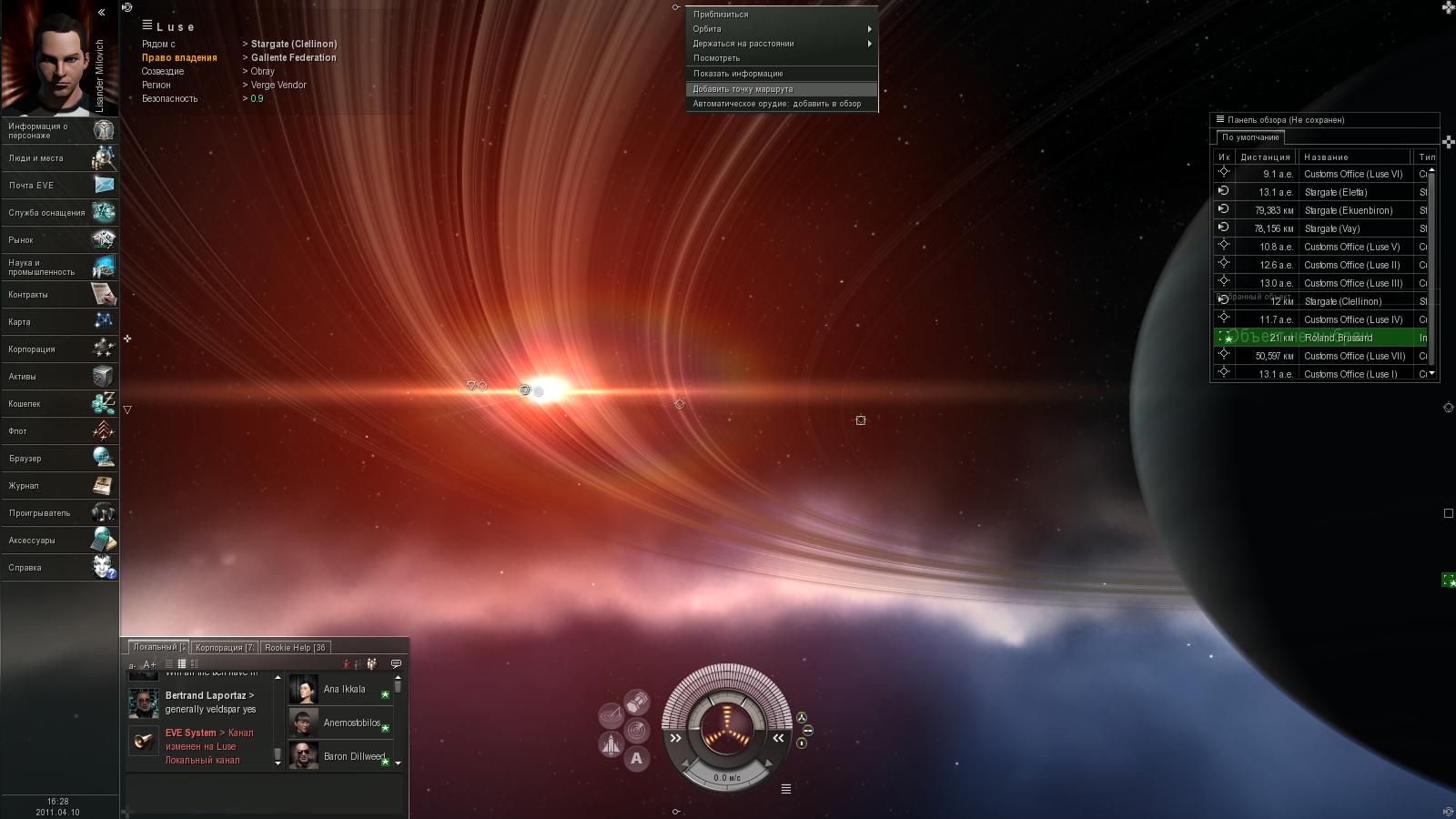Sort overview by the Дистанция column header
This screenshot has width=1456, height=819.
(x=1265, y=157)
